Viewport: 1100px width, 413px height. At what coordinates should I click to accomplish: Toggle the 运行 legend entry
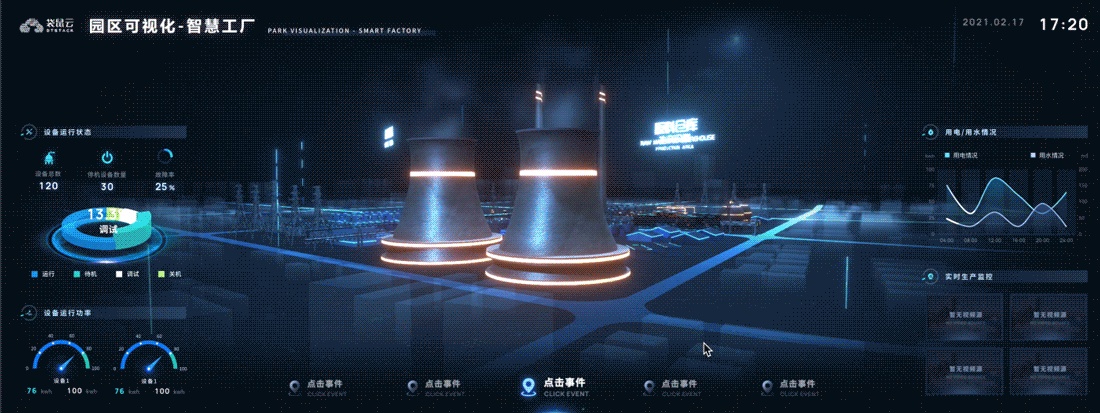click(x=42, y=273)
